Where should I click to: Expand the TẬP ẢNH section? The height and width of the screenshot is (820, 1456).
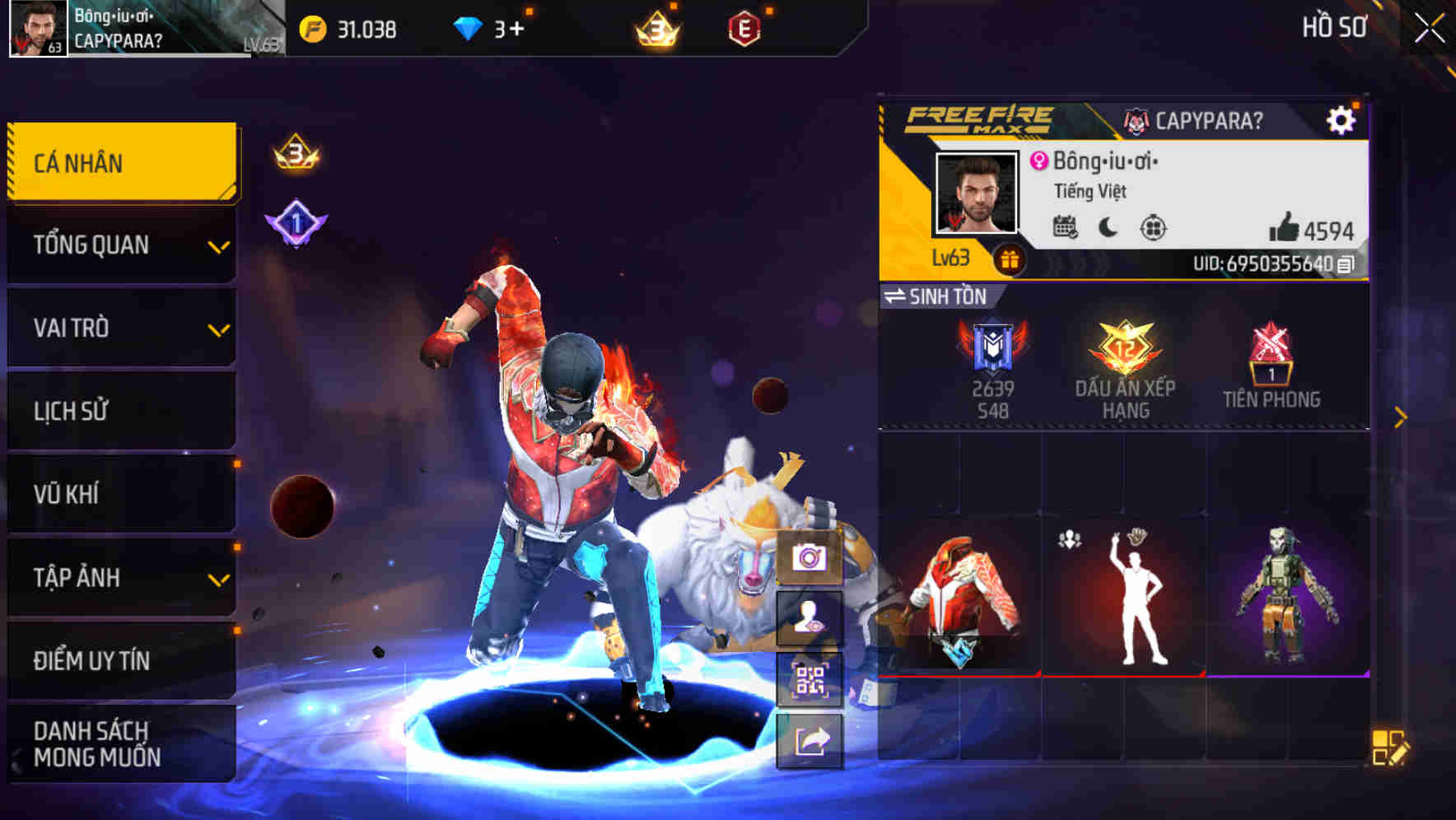coord(119,577)
